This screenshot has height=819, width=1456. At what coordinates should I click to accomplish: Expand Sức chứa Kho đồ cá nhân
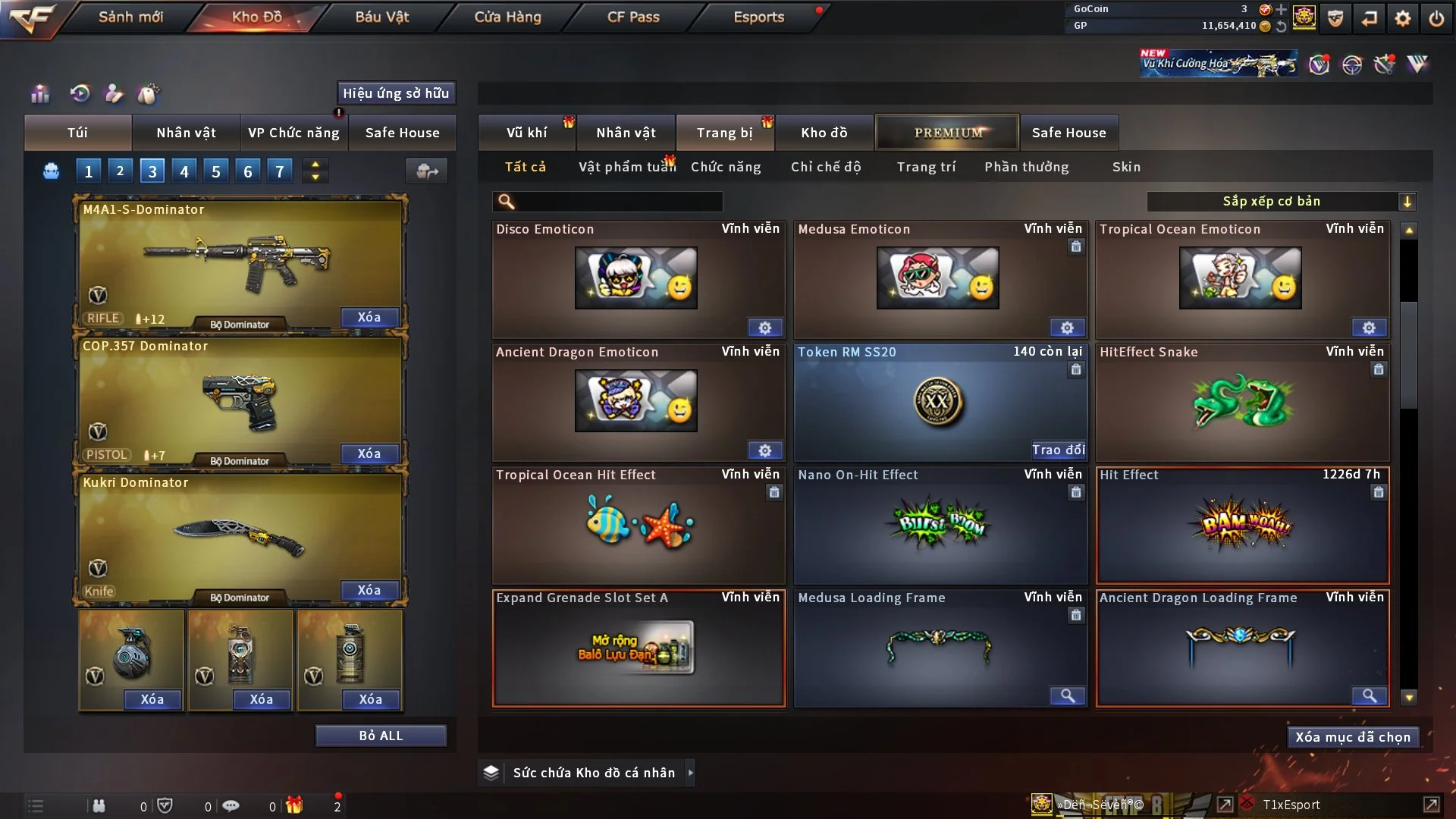click(x=690, y=773)
